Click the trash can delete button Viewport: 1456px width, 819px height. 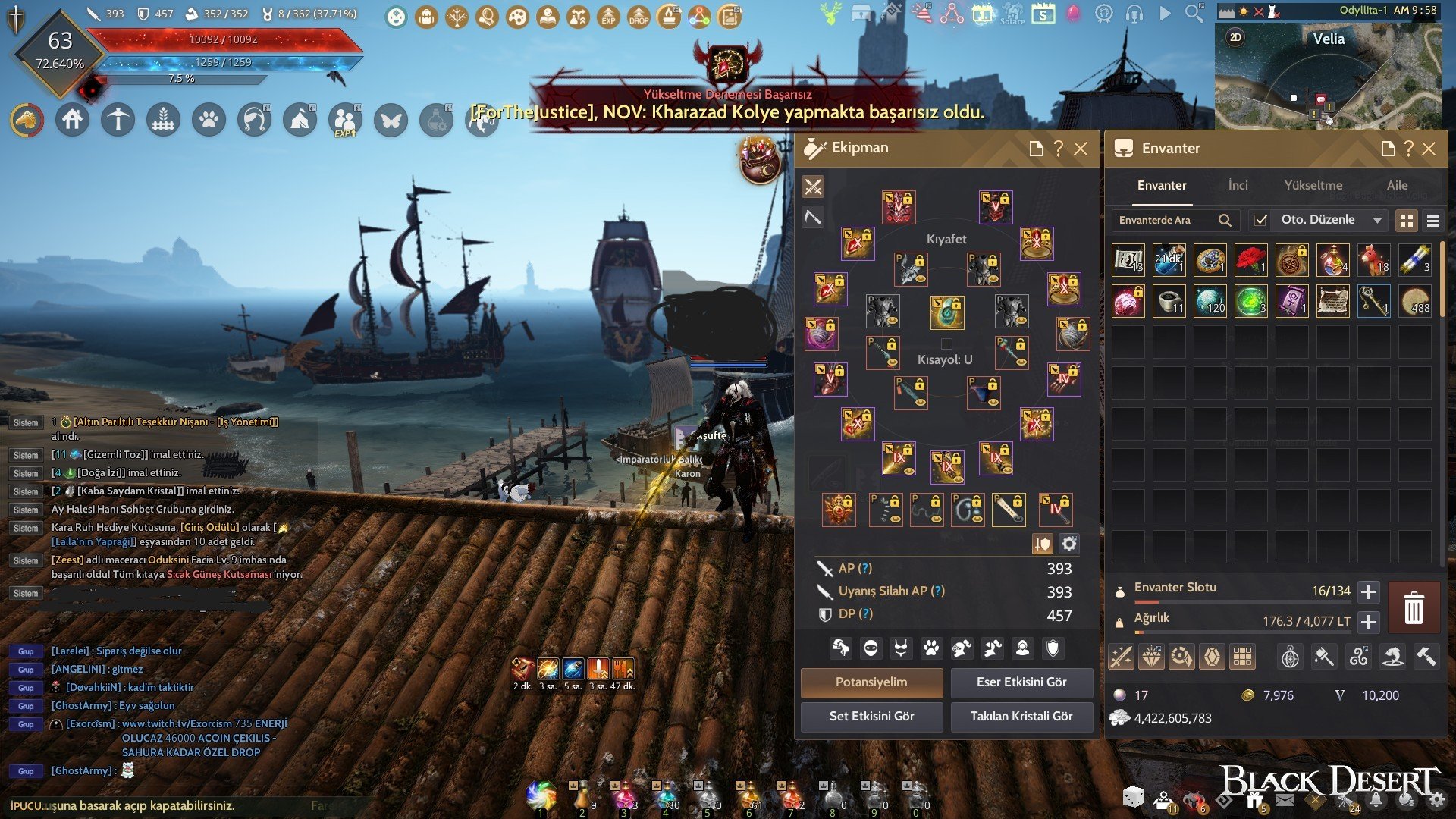[1414, 608]
